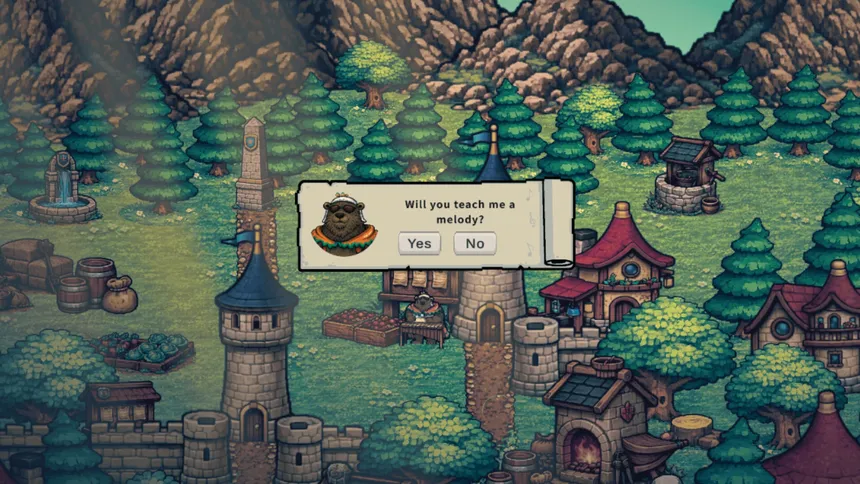Answer Yes to teach a melody
The image size is (860, 484).
click(x=419, y=243)
